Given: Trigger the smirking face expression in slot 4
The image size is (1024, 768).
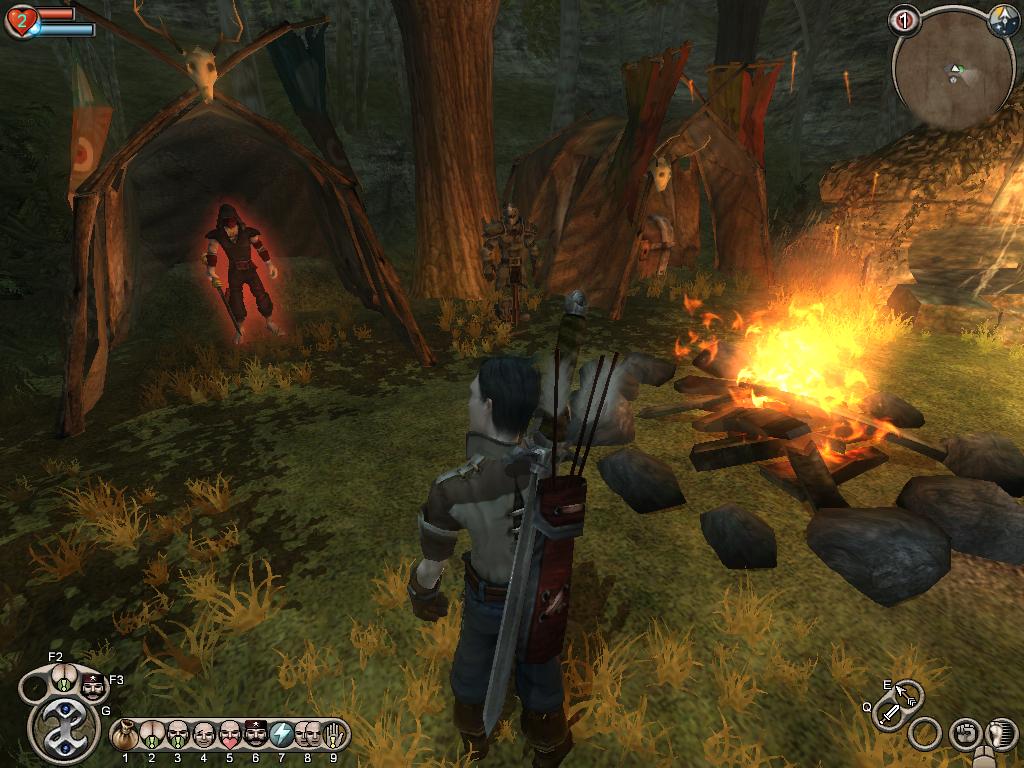Looking at the screenshot, I should pyautogui.click(x=204, y=735).
